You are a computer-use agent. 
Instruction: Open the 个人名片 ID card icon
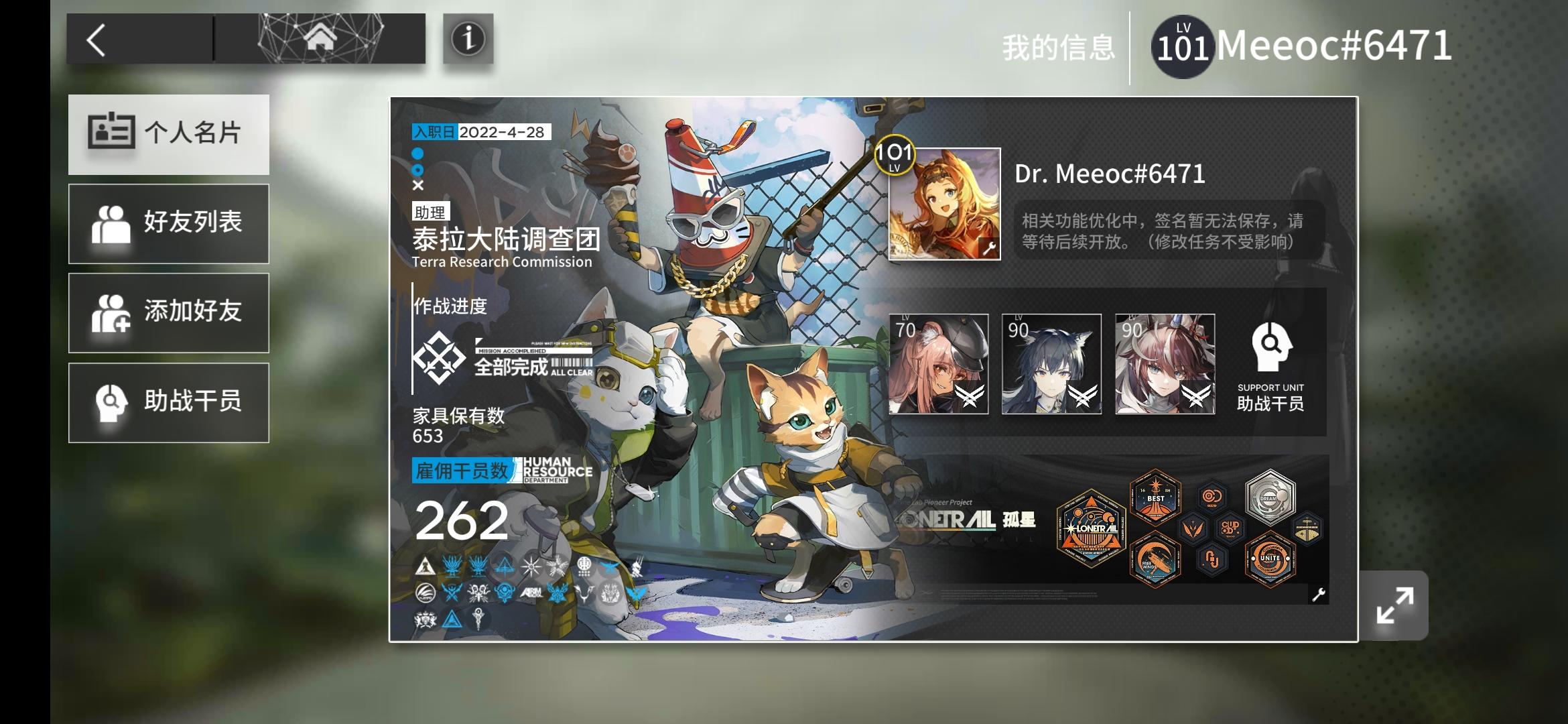coord(113,134)
